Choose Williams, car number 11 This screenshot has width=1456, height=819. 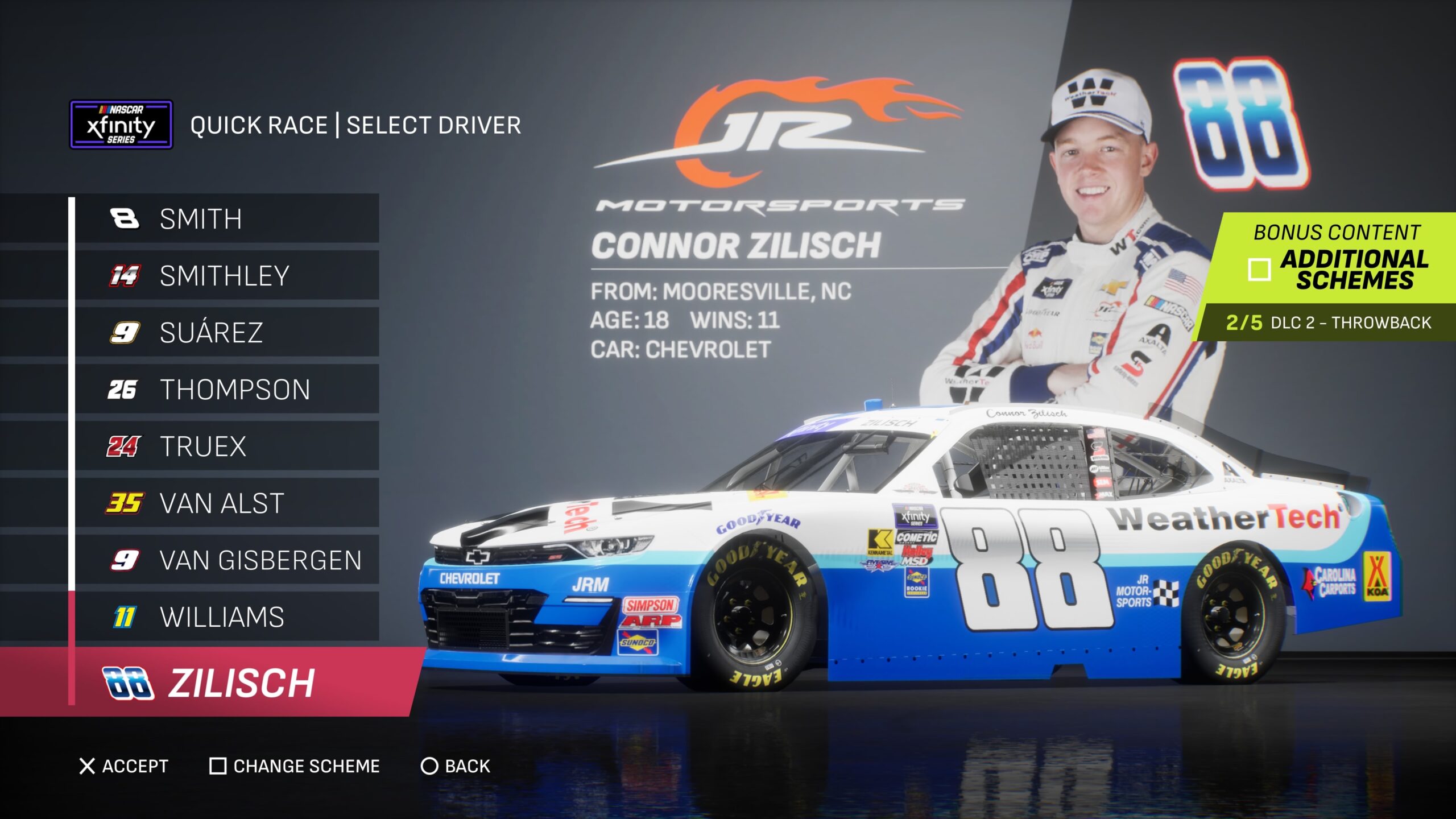click(x=227, y=617)
